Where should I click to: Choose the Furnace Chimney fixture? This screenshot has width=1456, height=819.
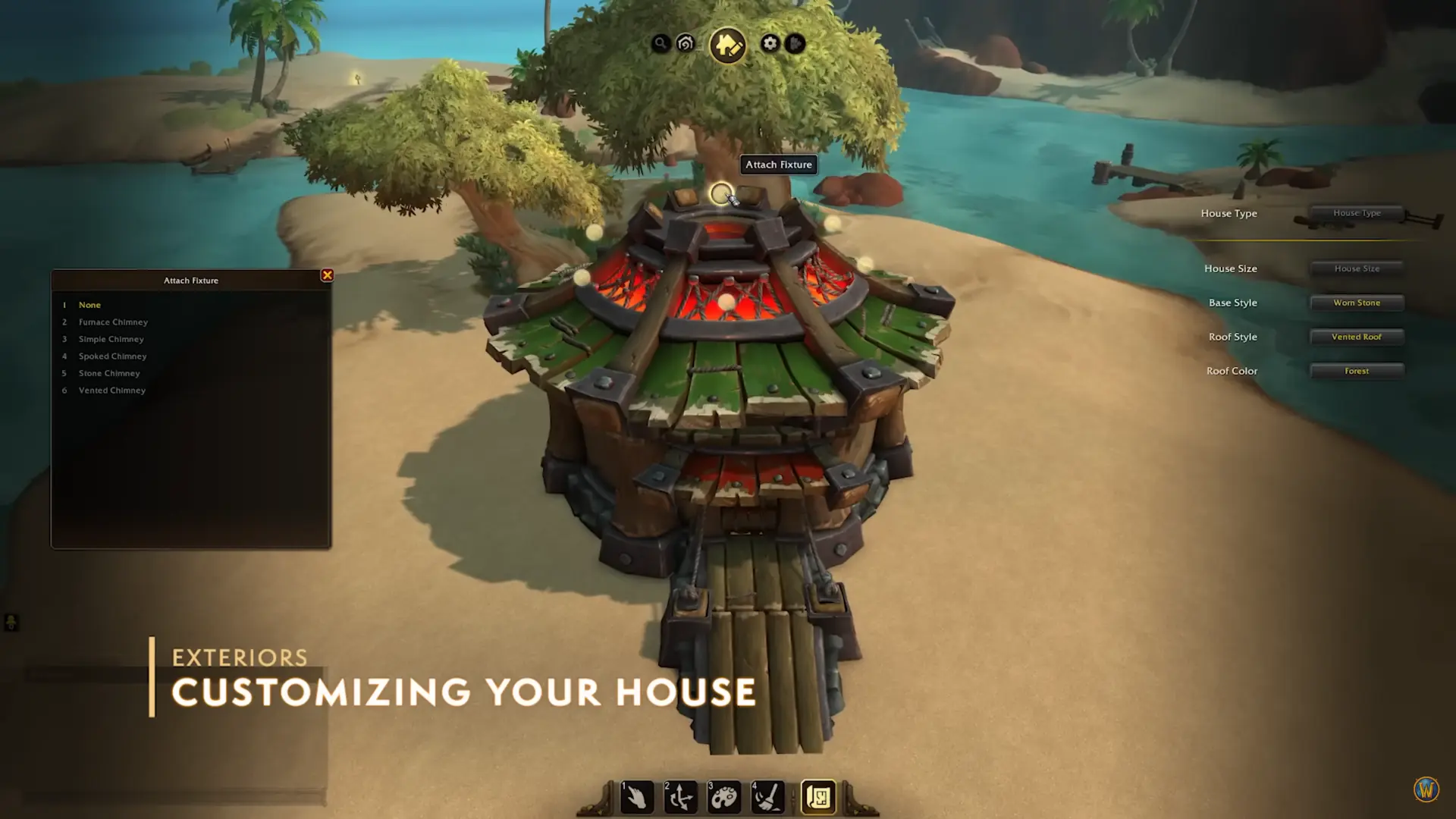113,322
